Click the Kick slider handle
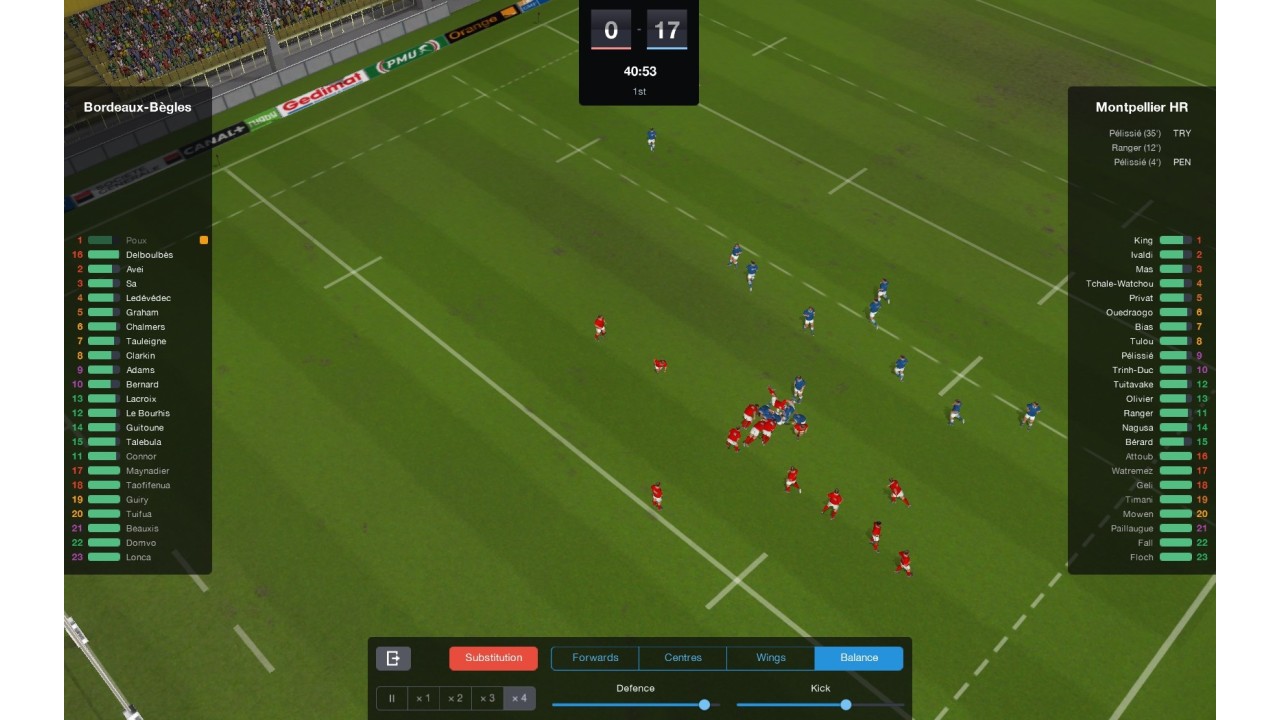The image size is (1280, 720). click(x=846, y=705)
